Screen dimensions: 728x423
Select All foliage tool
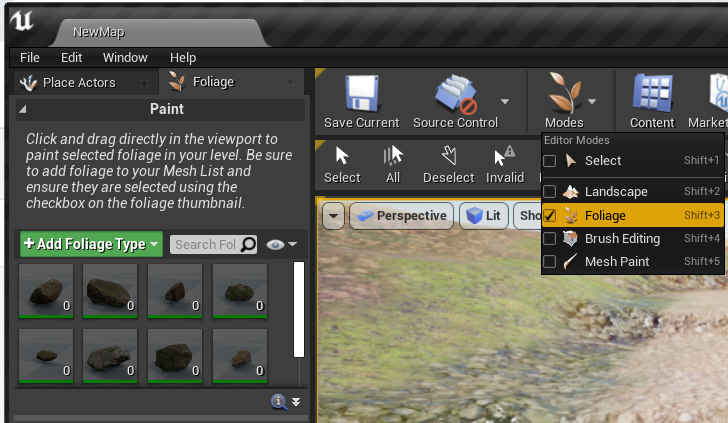(393, 165)
